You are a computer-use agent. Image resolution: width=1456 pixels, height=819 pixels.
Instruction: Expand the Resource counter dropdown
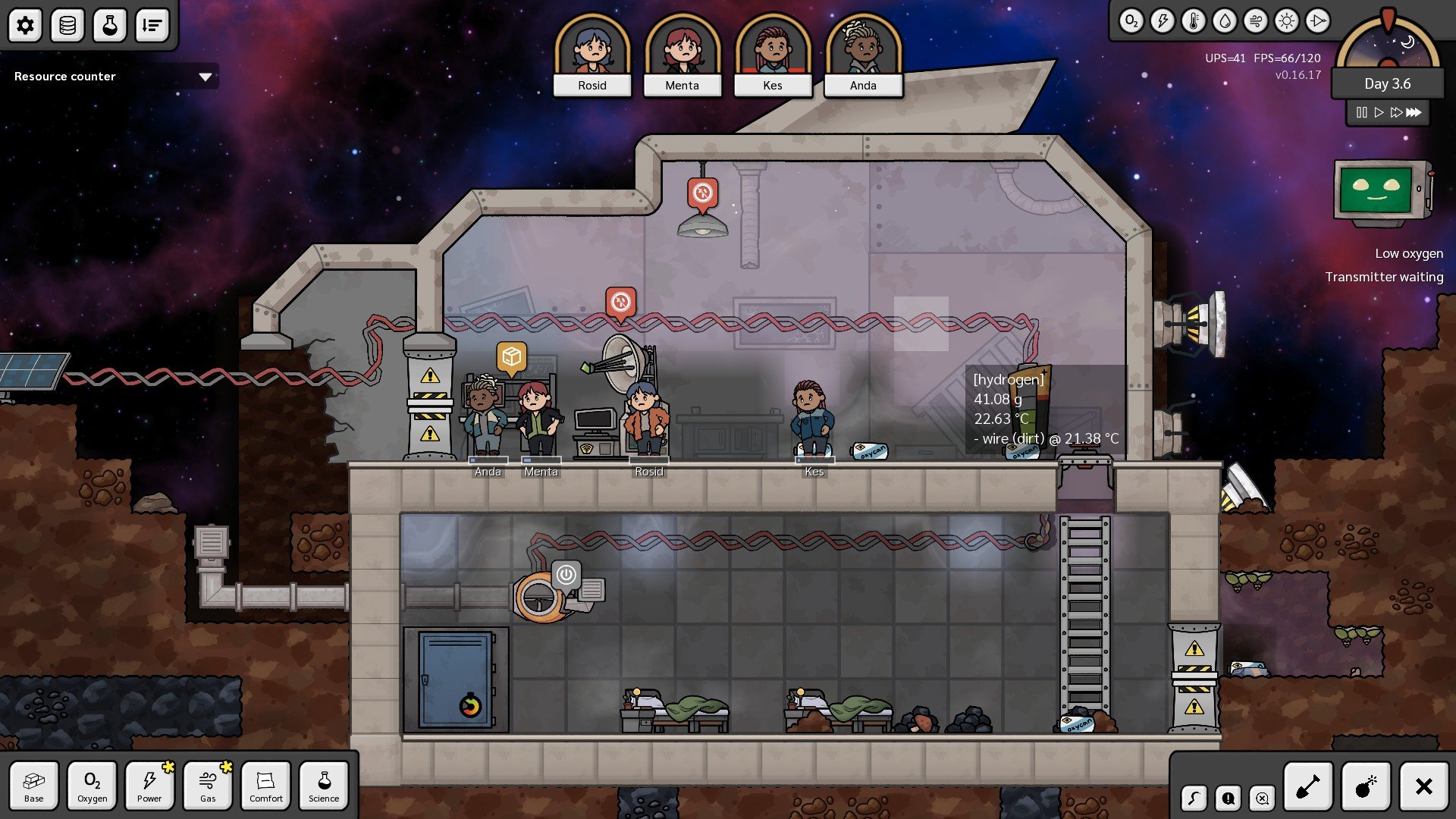pos(205,77)
